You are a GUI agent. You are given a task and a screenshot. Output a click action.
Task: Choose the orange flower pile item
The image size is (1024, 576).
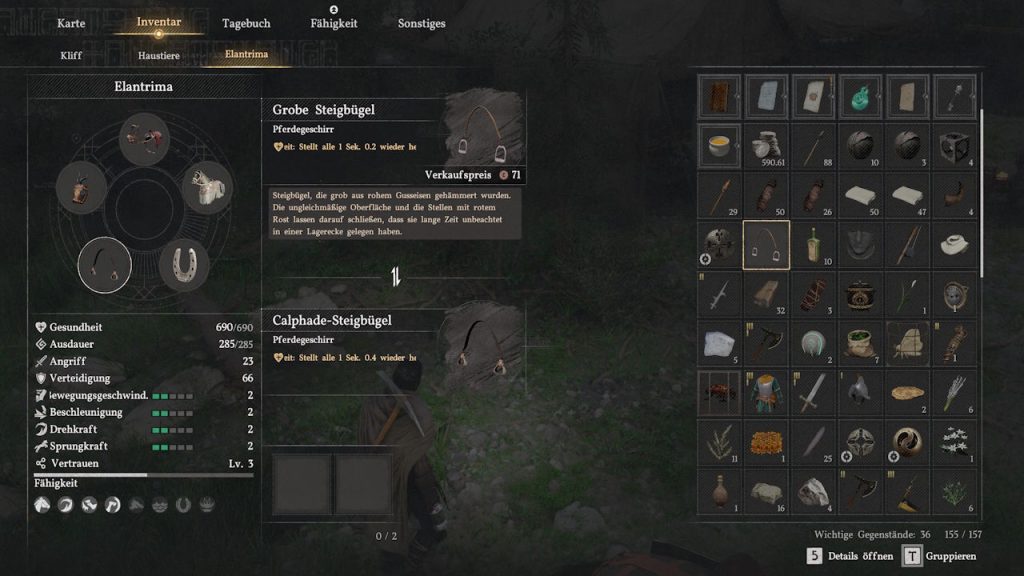pos(766,441)
